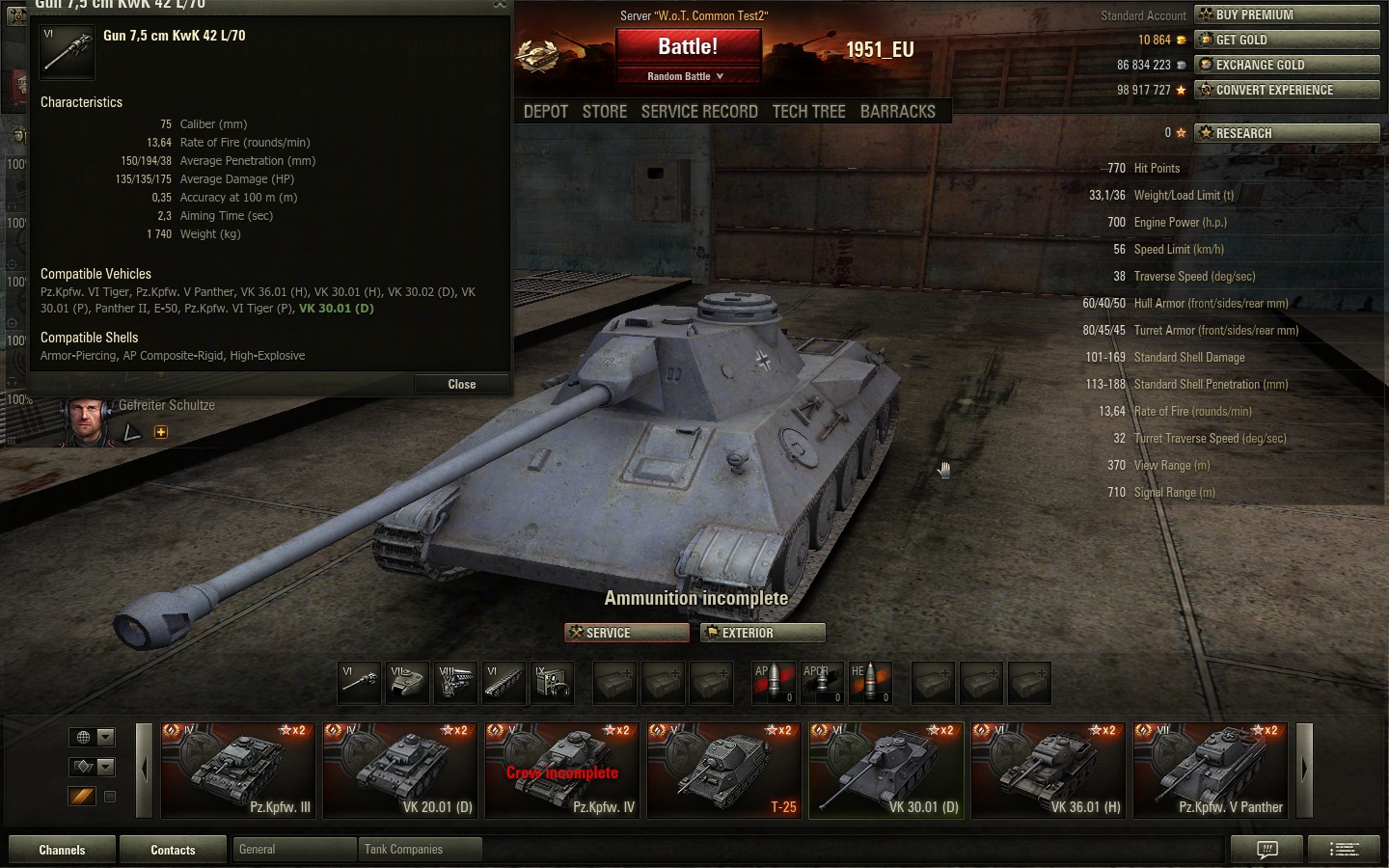Switch to the Tech Tree
The image size is (1389, 868).
pos(808,112)
